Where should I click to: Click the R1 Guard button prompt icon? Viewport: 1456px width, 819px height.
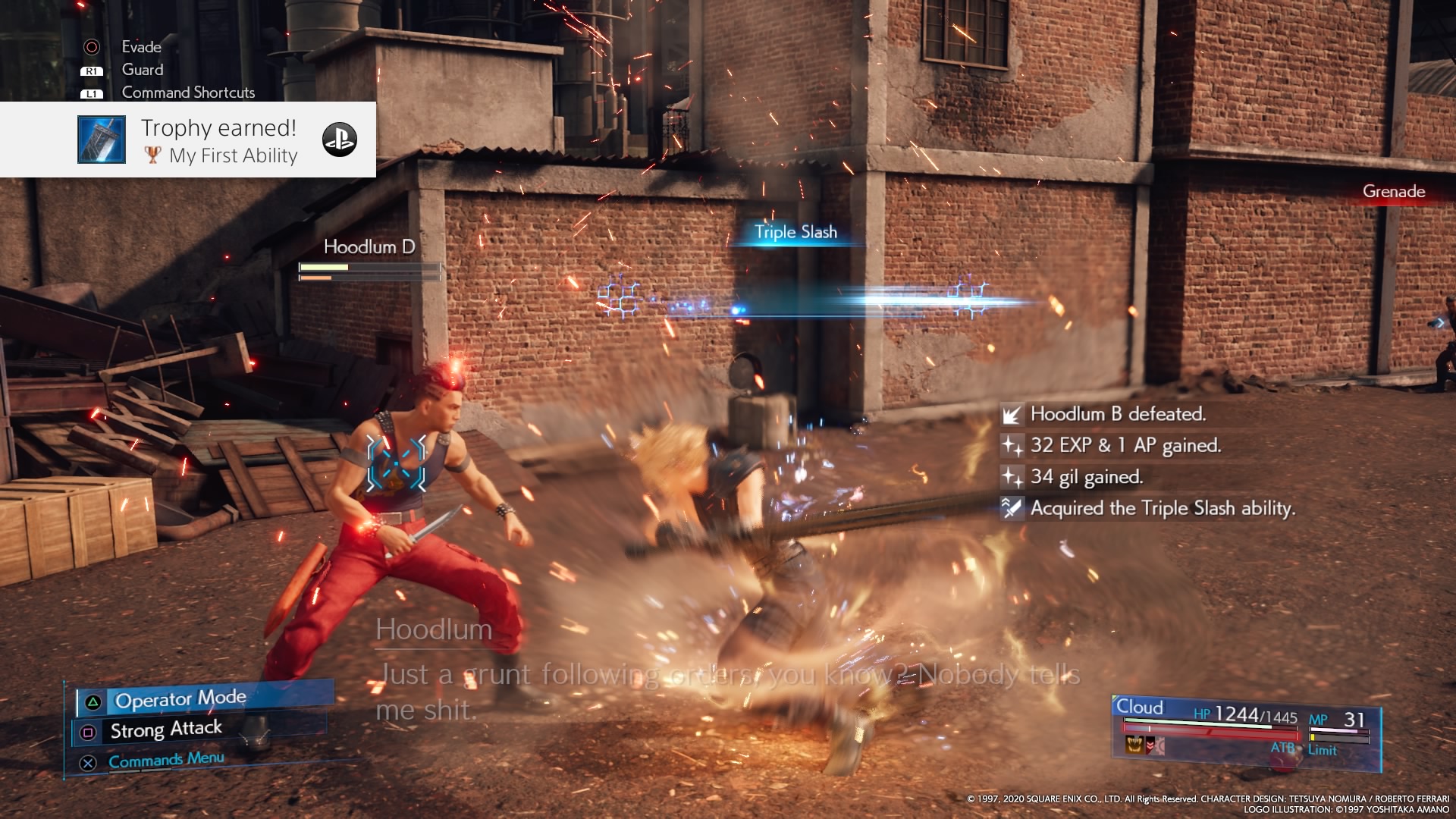[x=93, y=70]
